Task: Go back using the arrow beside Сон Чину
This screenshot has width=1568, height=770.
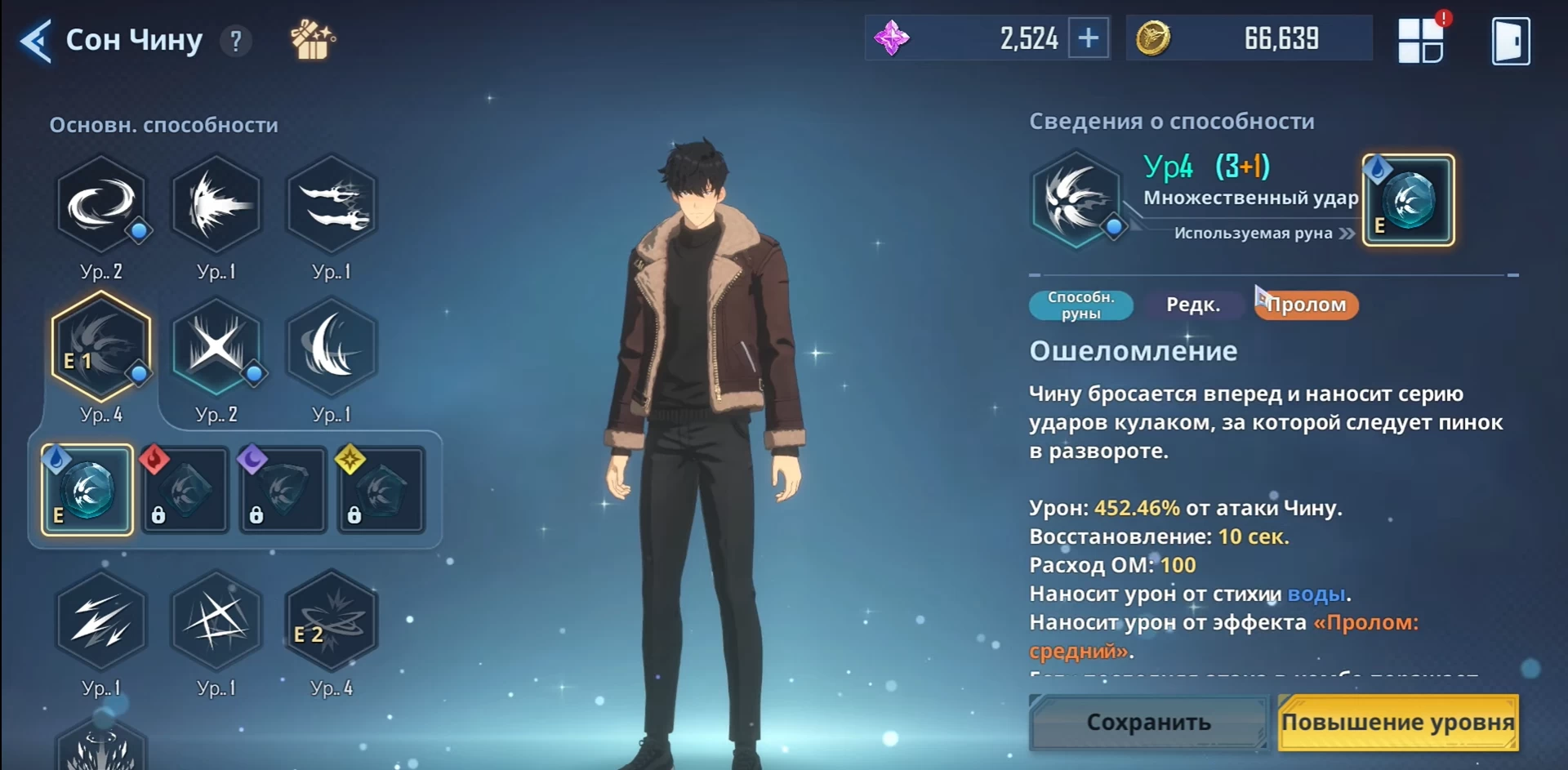Action: pyautogui.click(x=37, y=41)
